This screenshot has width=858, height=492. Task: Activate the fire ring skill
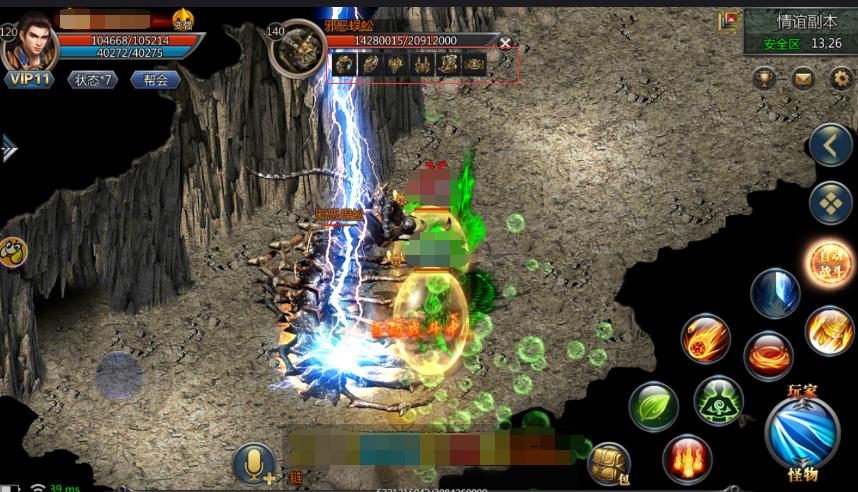tap(768, 355)
